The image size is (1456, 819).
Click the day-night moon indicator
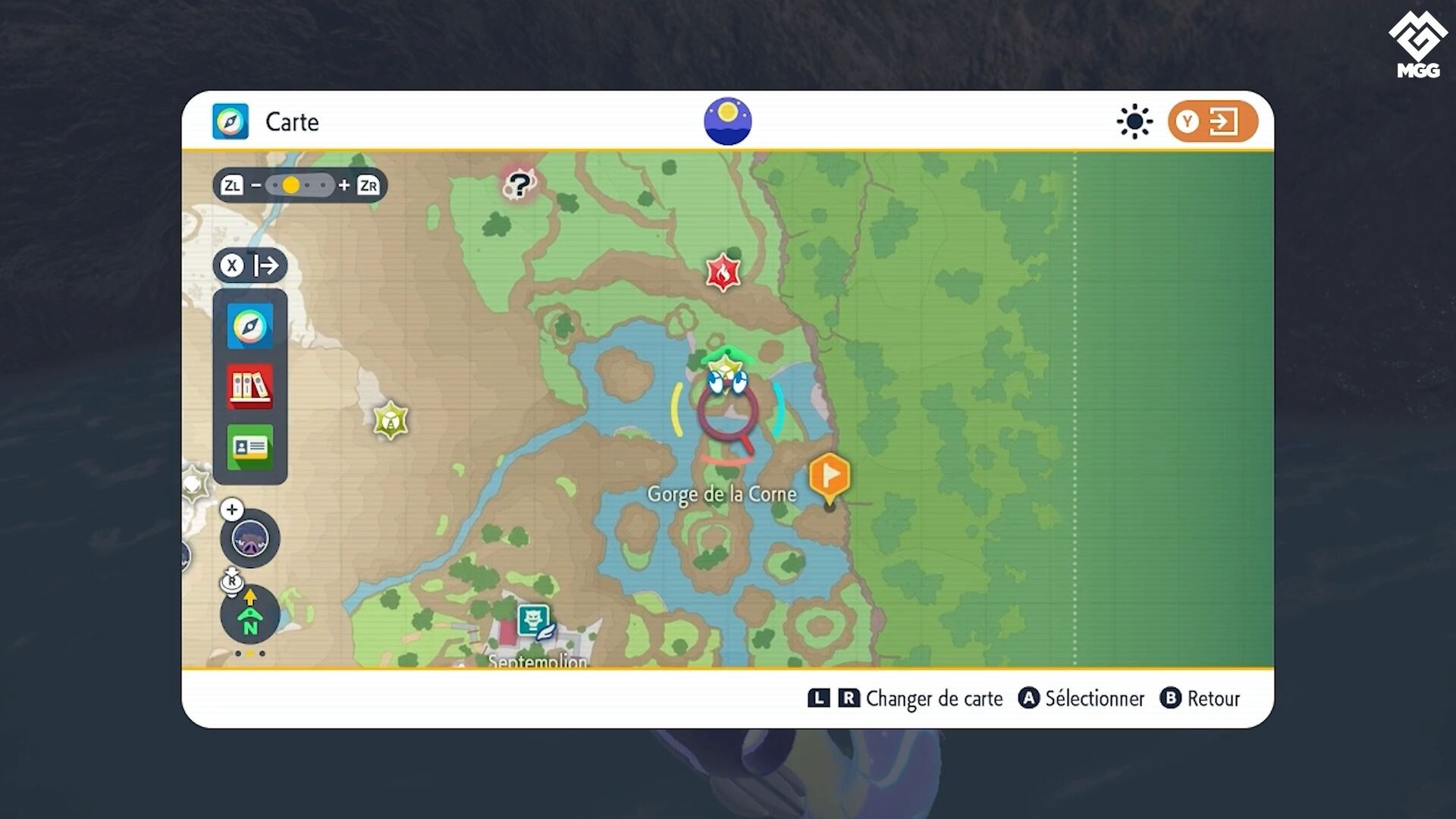tap(727, 121)
